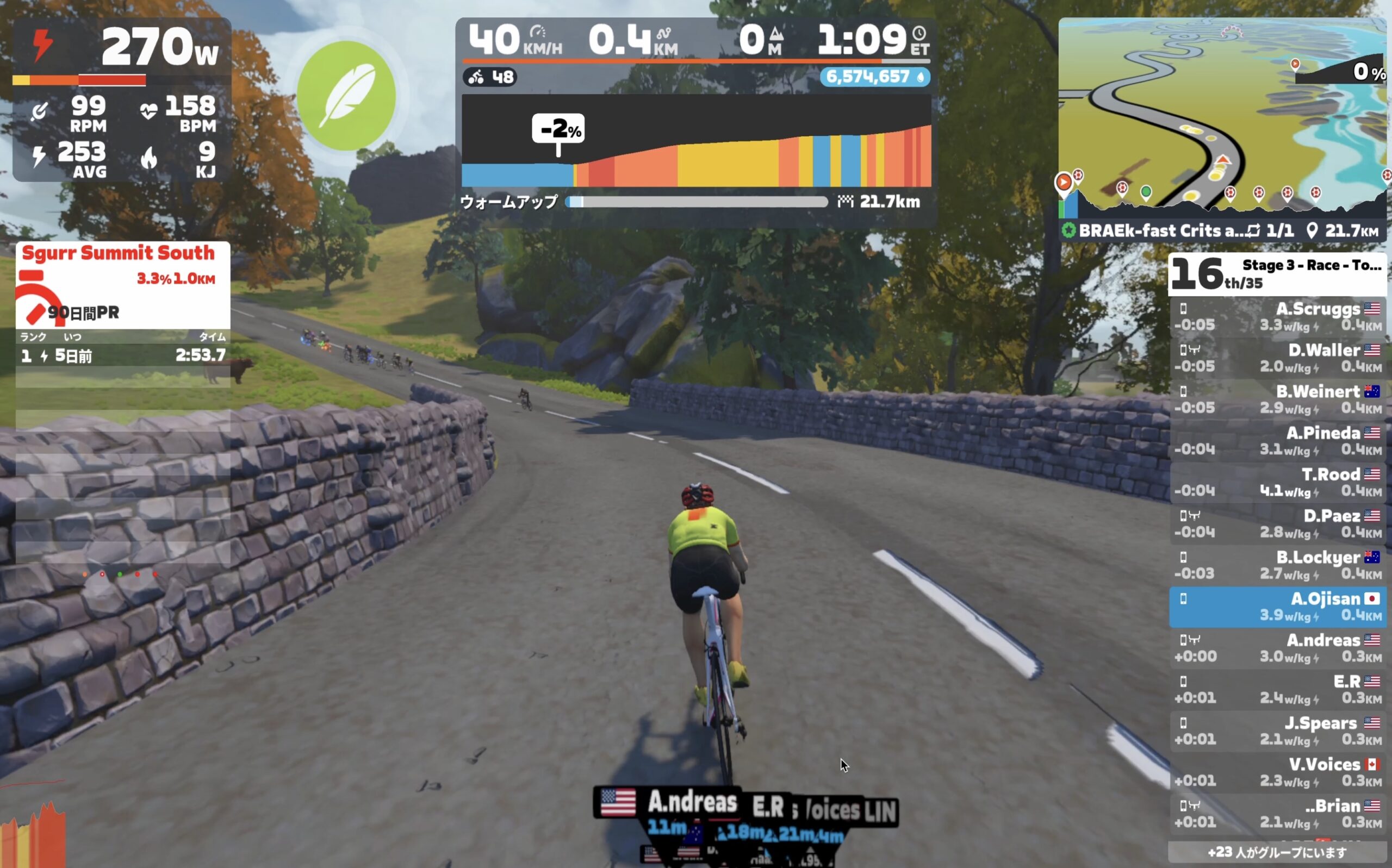View rider T.Rood's entry
Image resolution: width=1392 pixels, height=868 pixels.
point(1278,482)
